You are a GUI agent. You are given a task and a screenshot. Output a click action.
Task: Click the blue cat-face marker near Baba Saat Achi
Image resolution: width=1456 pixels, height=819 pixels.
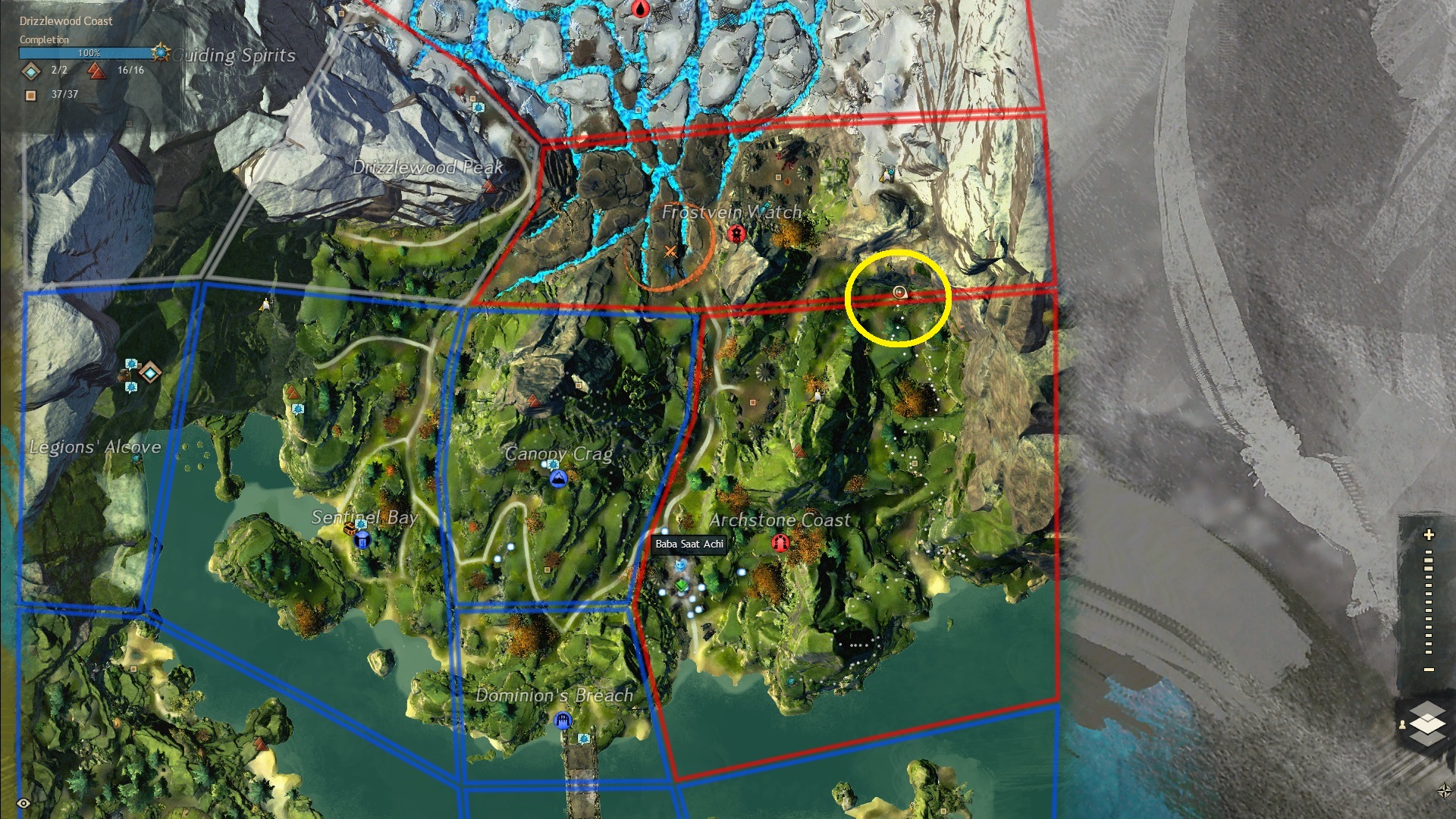pos(680,565)
